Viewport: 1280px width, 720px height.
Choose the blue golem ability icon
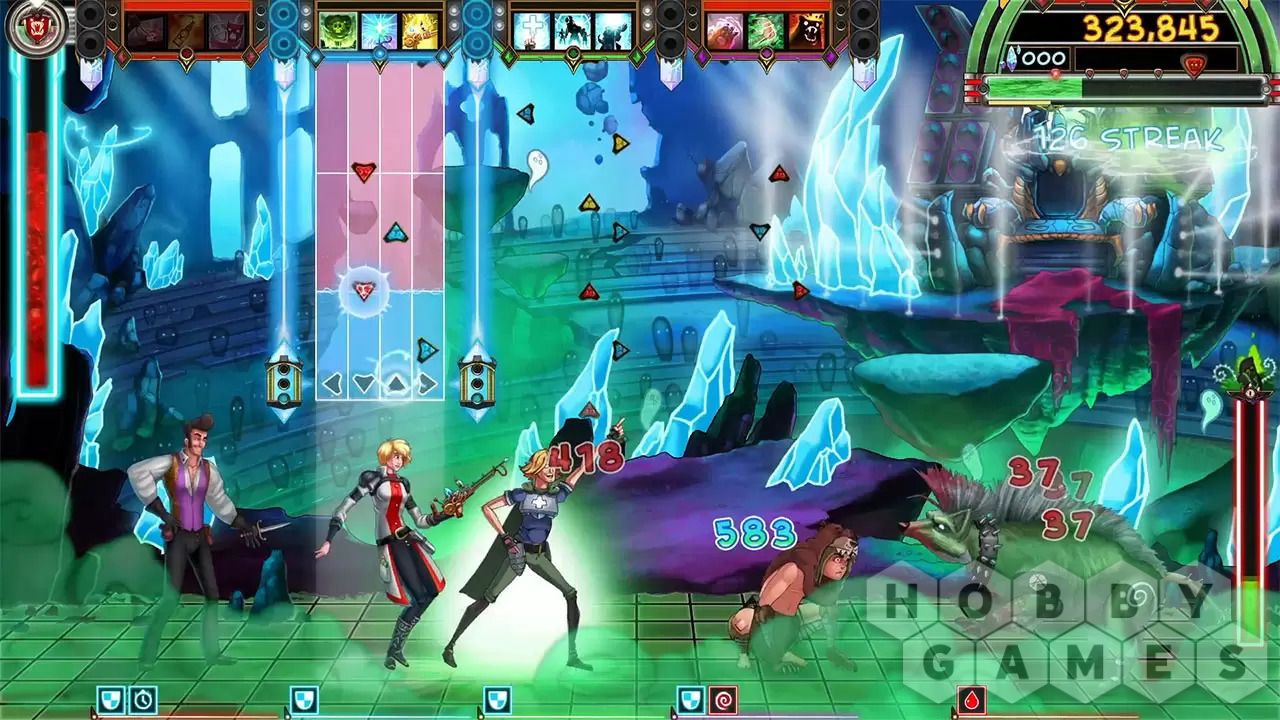coord(613,31)
